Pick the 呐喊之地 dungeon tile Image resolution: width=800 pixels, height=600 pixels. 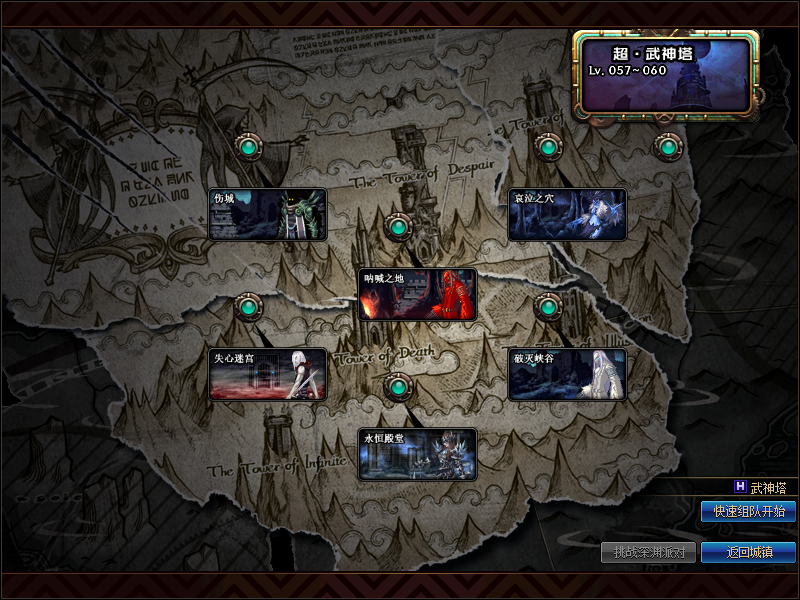(x=417, y=294)
